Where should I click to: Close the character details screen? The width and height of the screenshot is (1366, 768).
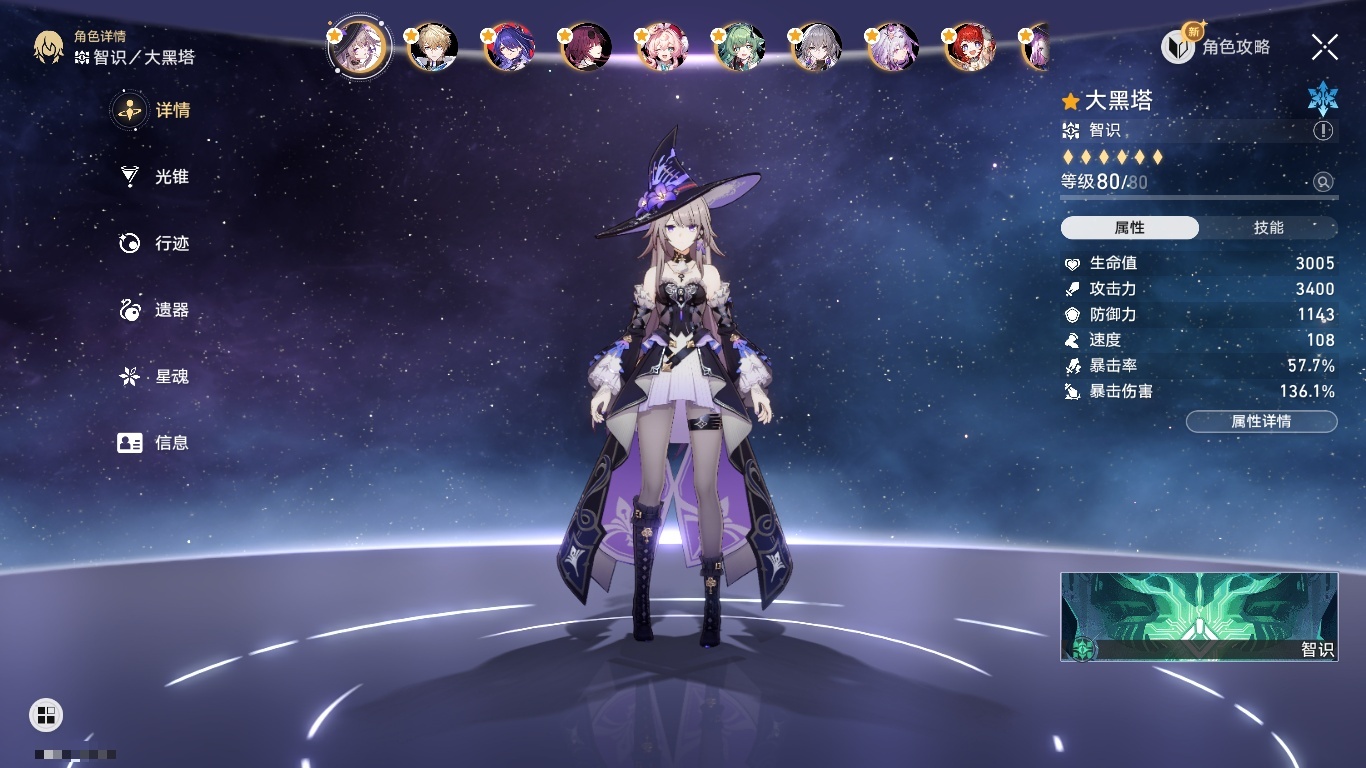(1324, 47)
